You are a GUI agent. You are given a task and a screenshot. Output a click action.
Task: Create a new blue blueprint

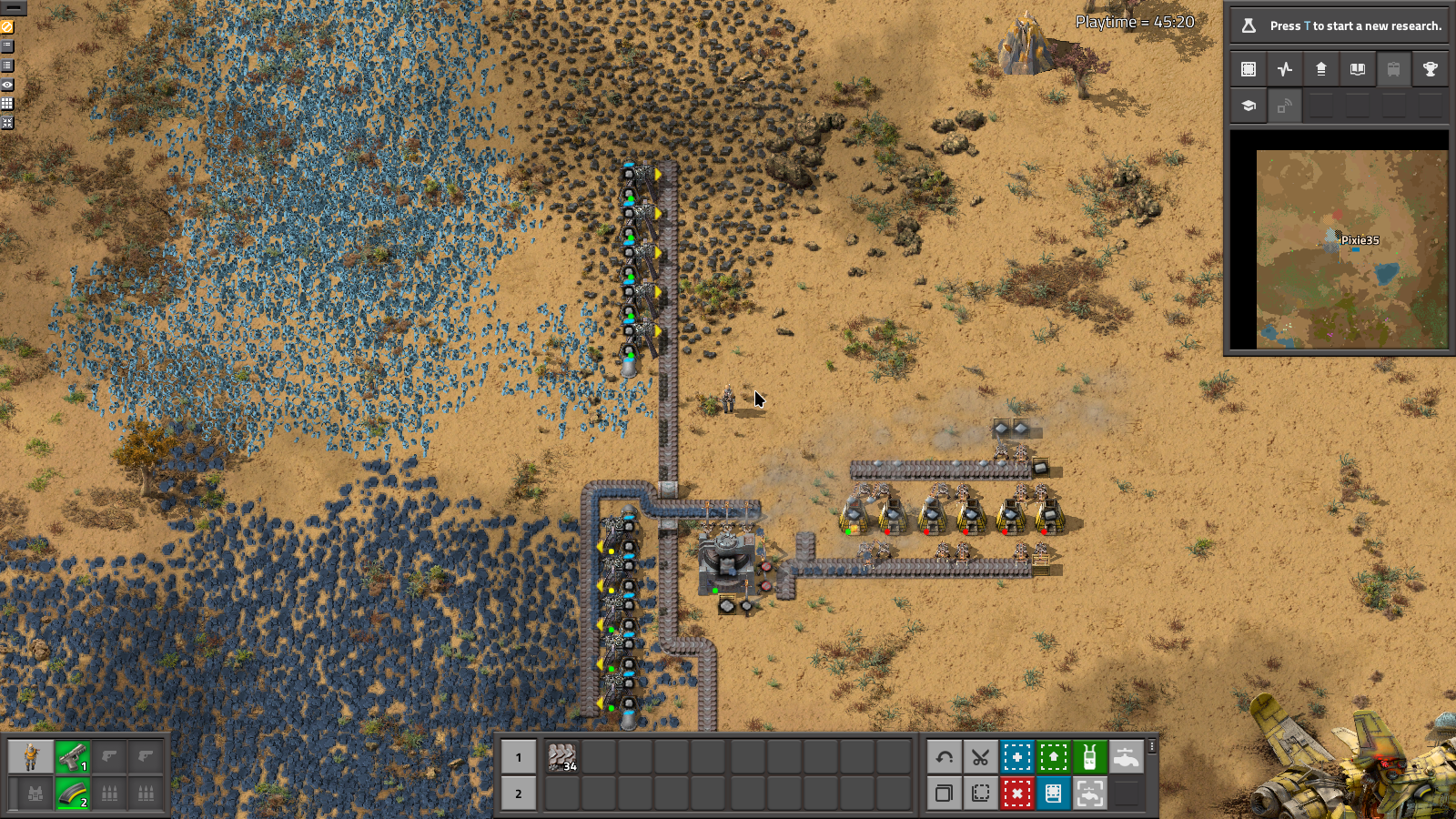[1016, 757]
